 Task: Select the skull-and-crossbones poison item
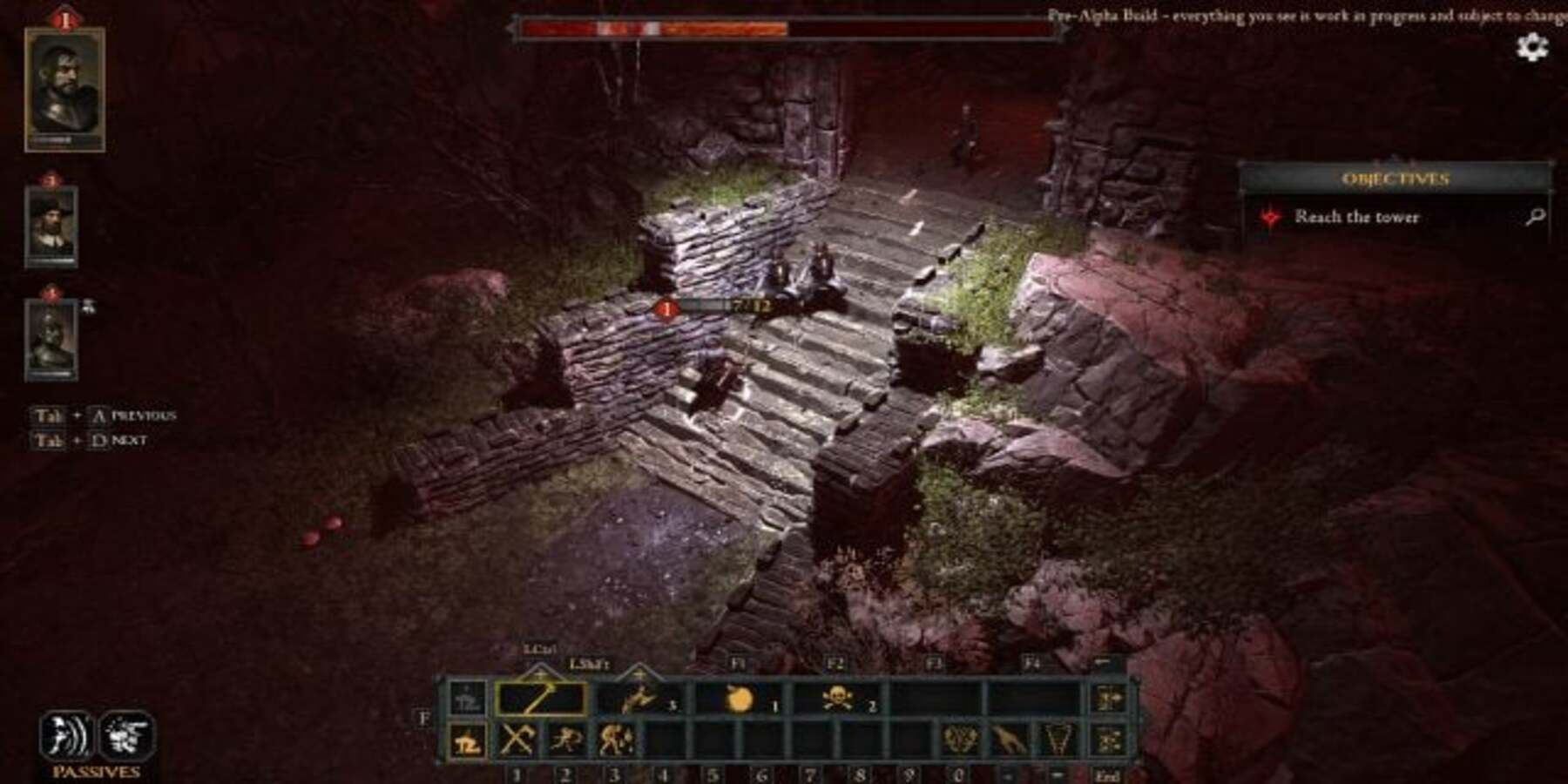click(x=840, y=700)
